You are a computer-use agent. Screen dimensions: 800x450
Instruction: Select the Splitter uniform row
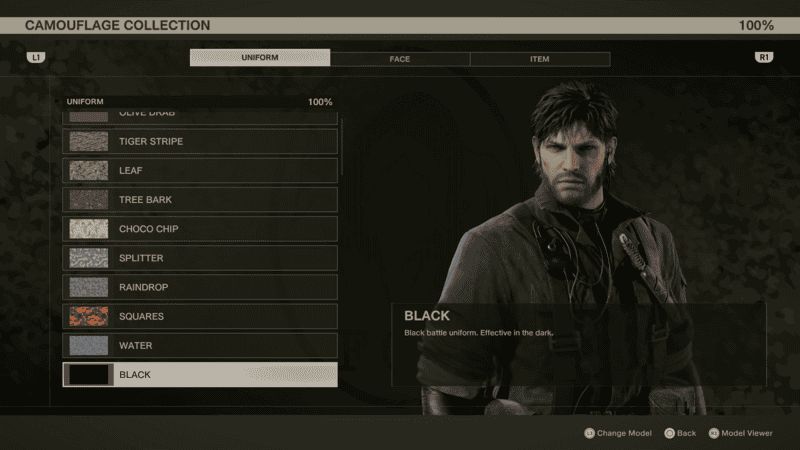point(200,258)
